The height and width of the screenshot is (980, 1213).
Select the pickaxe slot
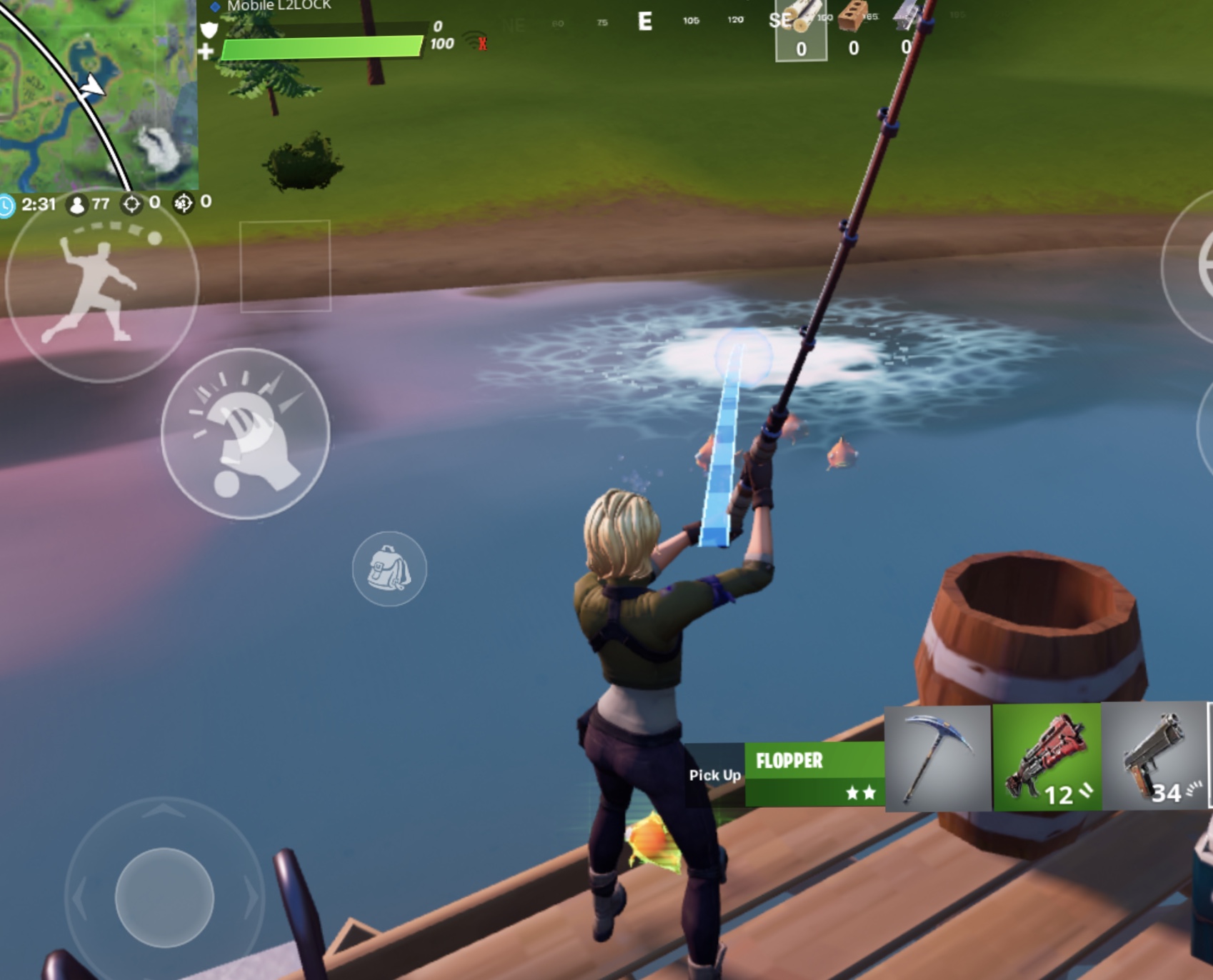tap(938, 757)
